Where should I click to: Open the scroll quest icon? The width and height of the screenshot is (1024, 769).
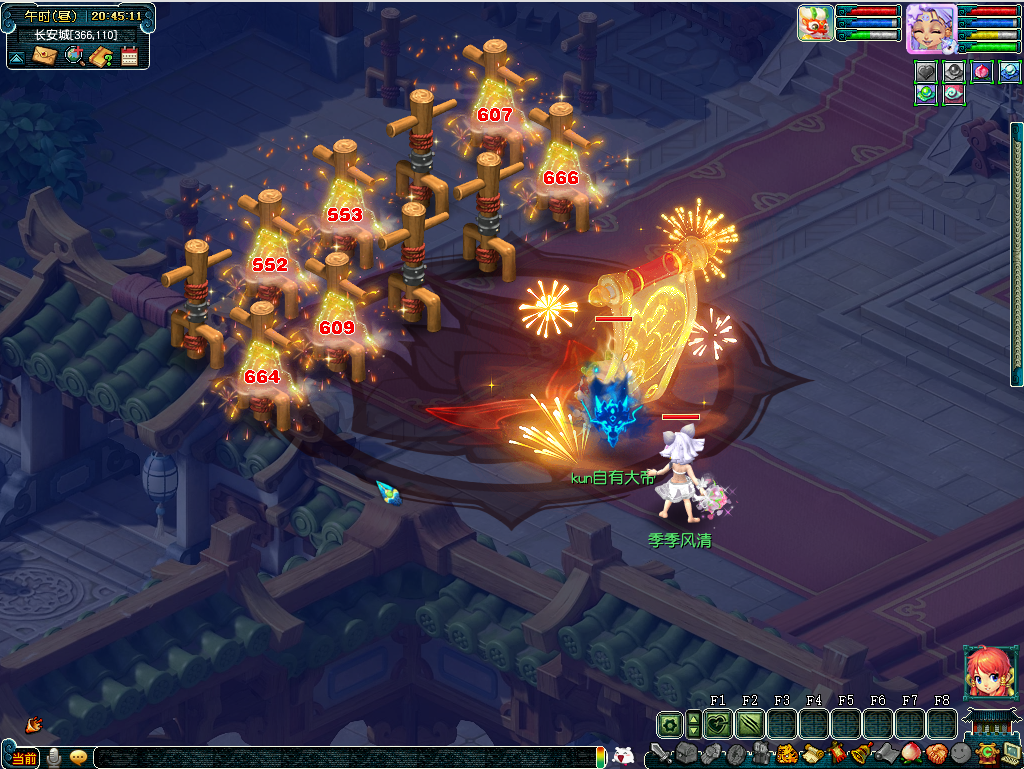click(811, 753)
